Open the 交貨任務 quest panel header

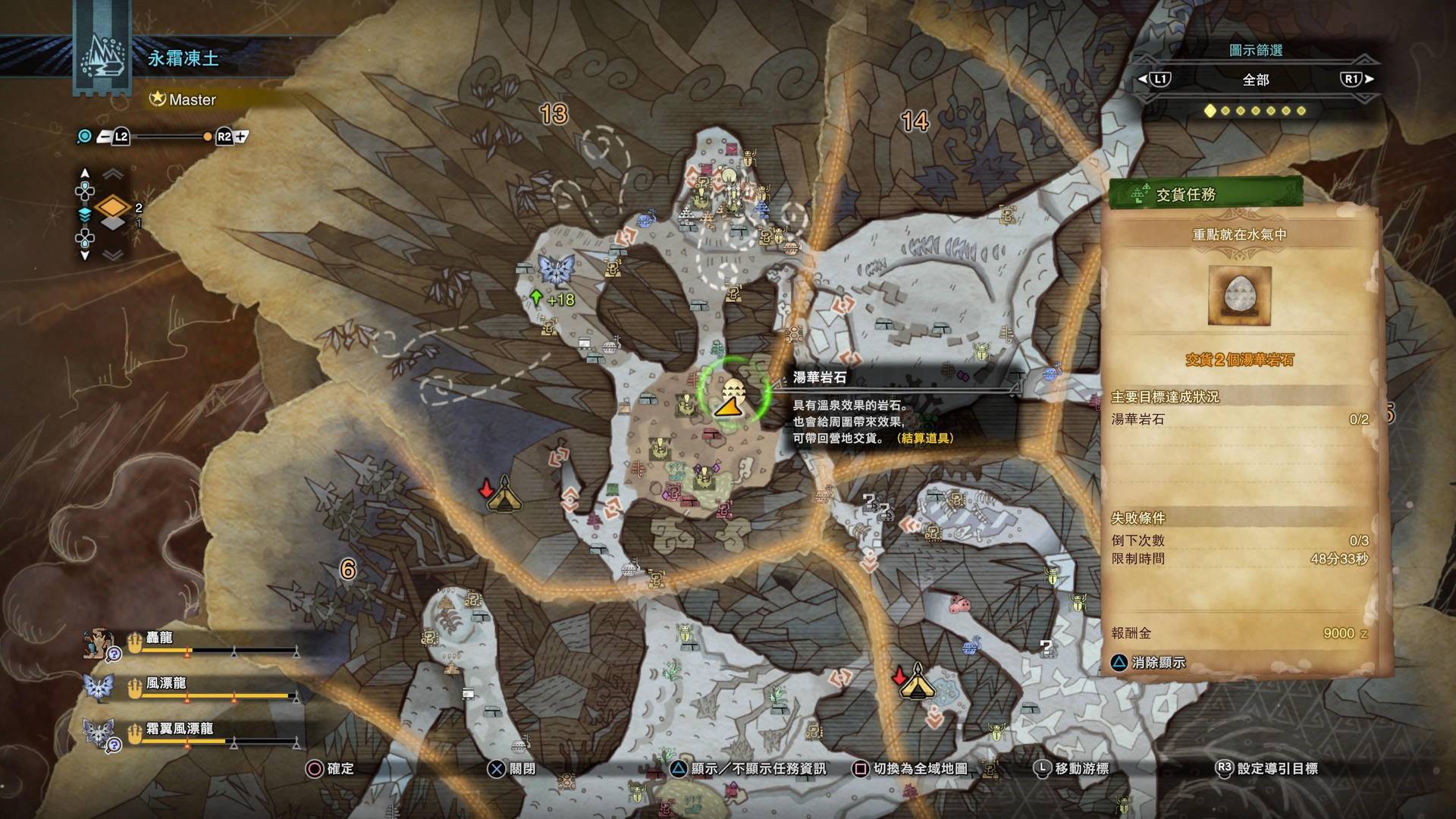tap(1206, 195)
